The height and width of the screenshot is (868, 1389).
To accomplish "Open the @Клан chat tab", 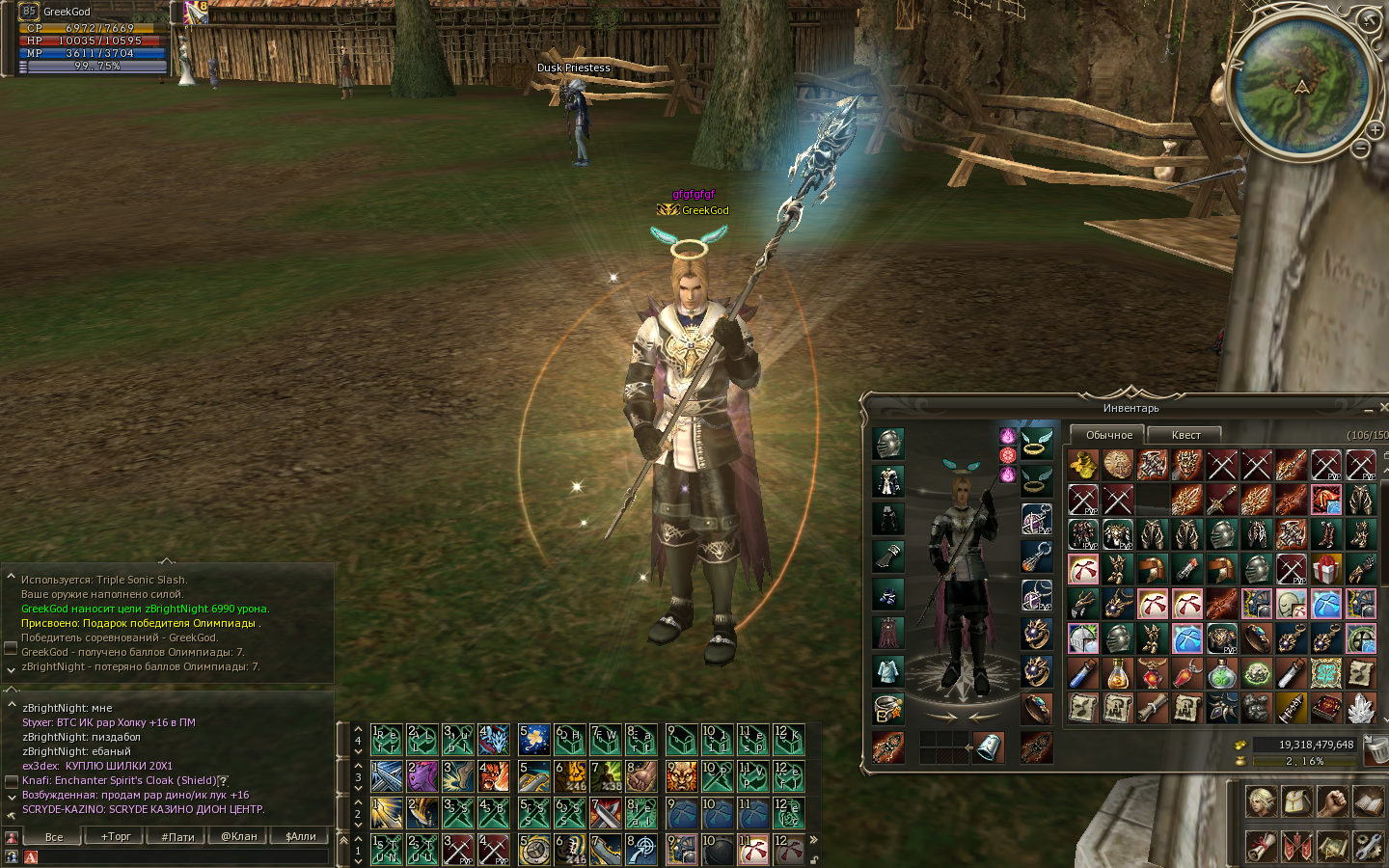I will (238, 836).
